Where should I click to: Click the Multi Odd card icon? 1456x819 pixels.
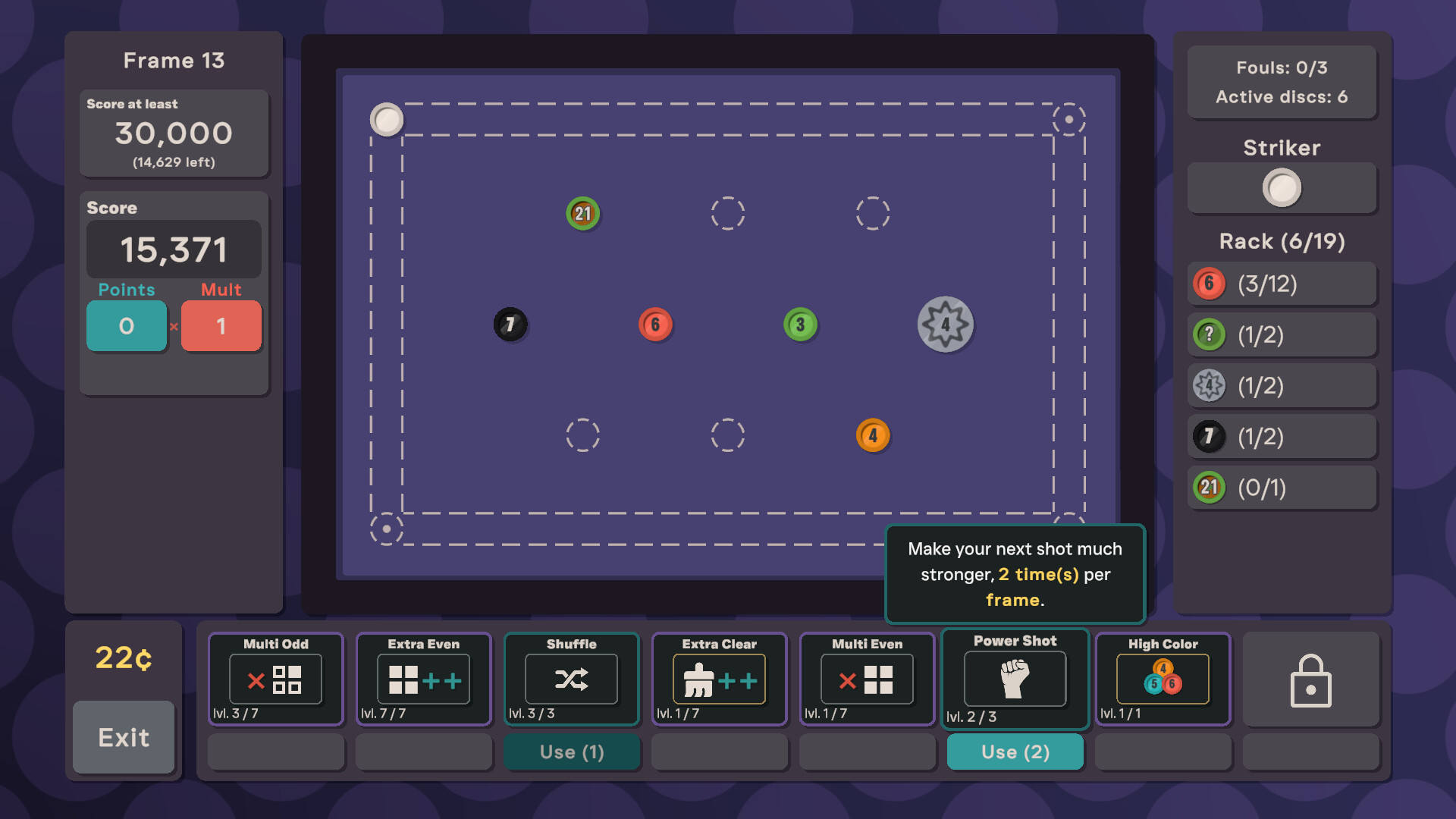(275, 679)
